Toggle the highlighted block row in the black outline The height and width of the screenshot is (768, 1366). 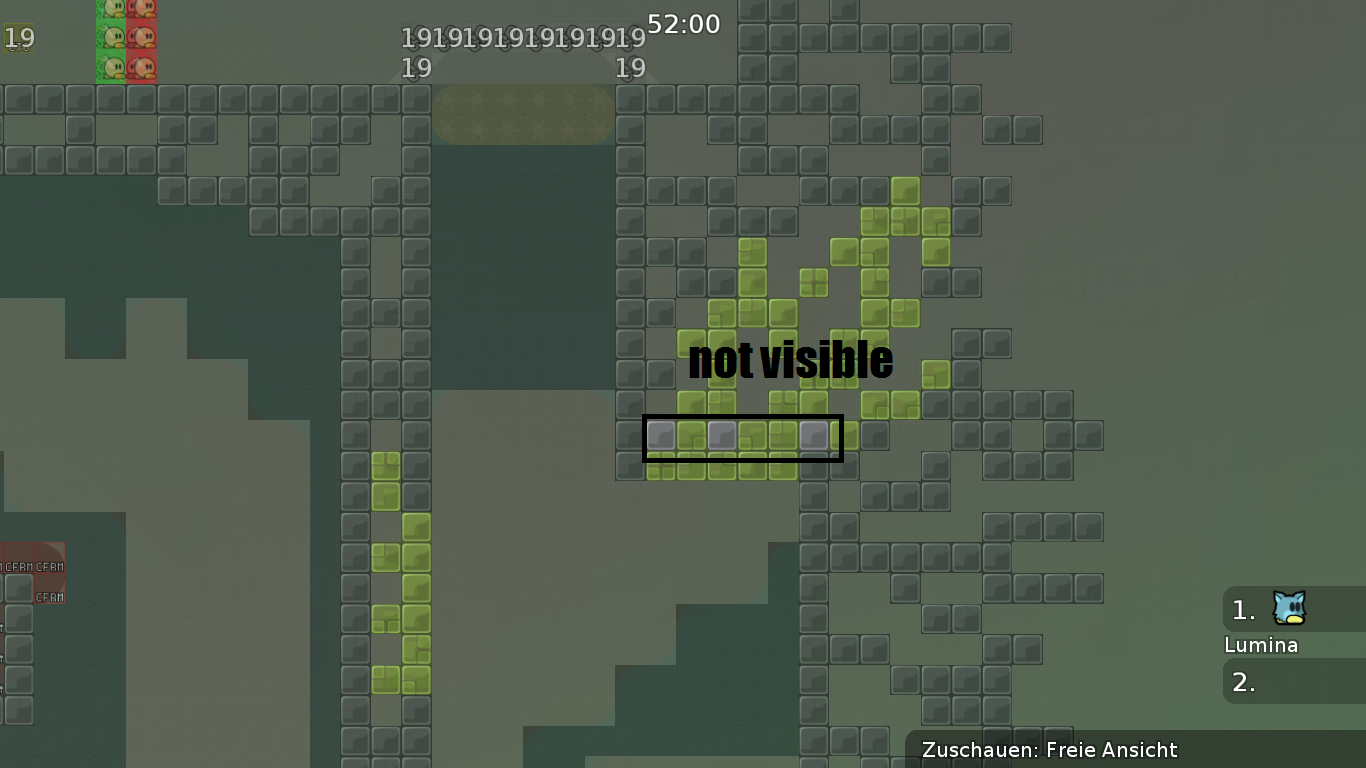coord(743,437)
